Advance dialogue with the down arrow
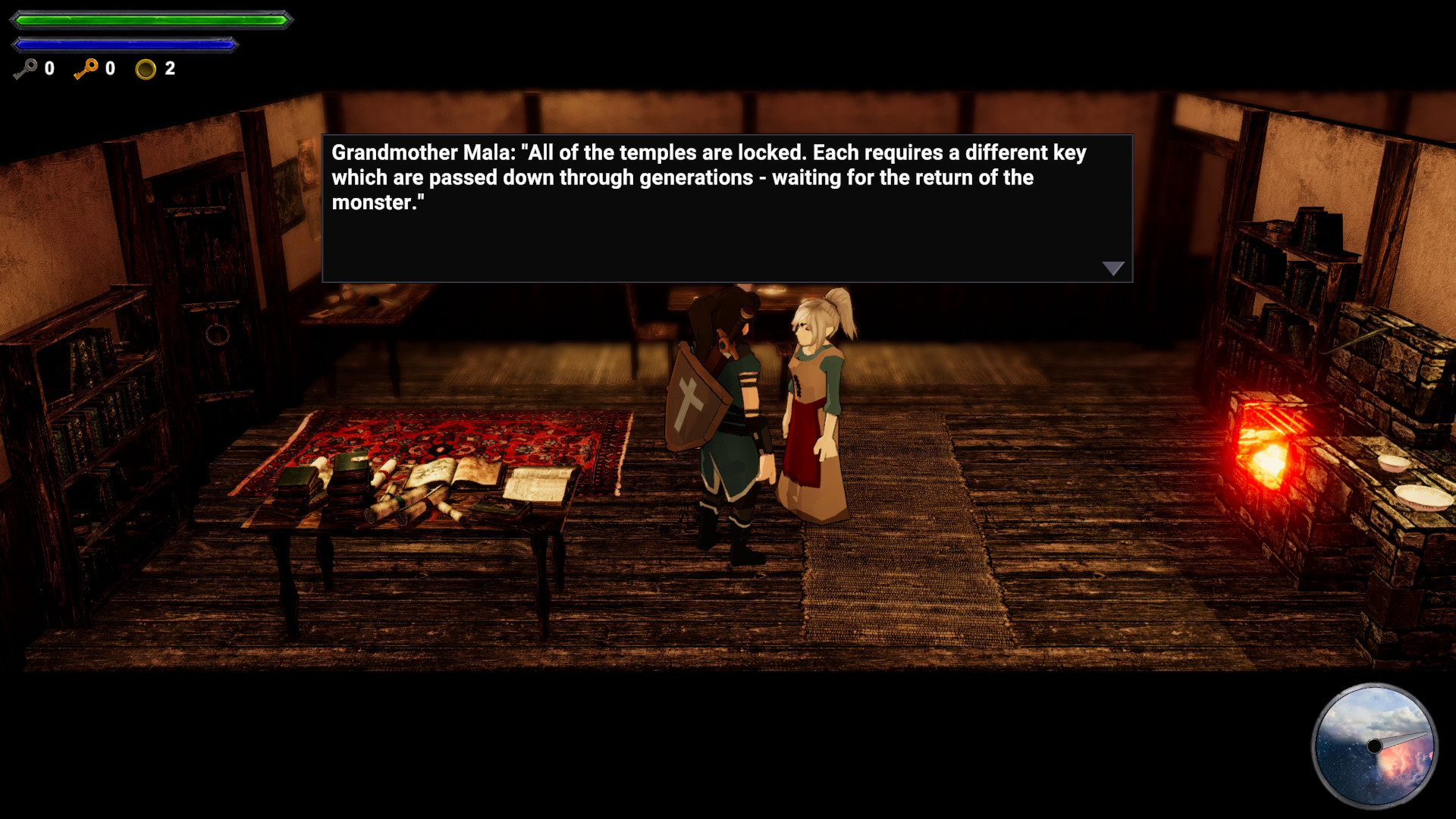The height and width of the screenshot is (819, 1456). click(1112, 268)
